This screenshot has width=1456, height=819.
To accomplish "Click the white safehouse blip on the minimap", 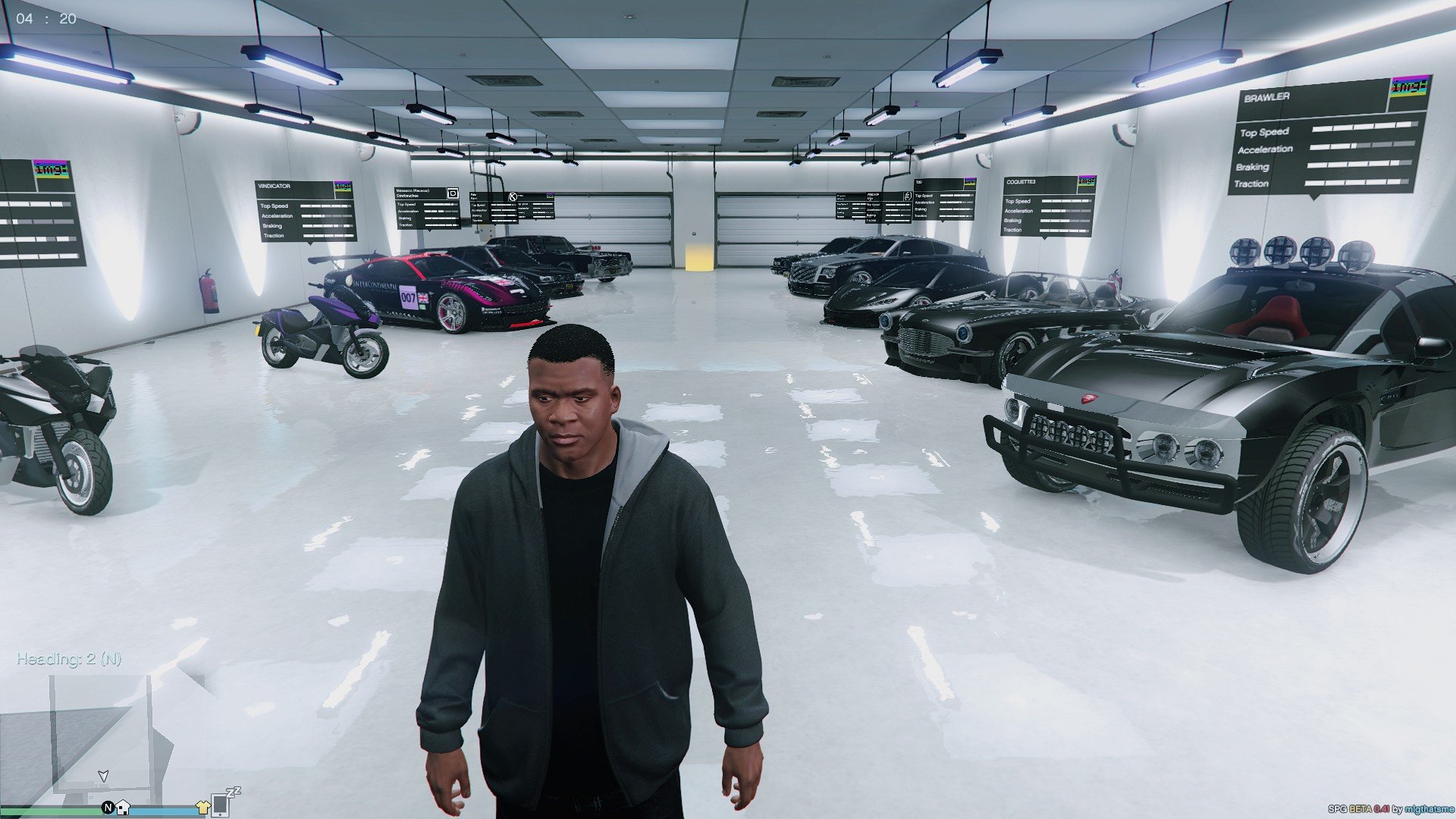I will click(123, 808).
